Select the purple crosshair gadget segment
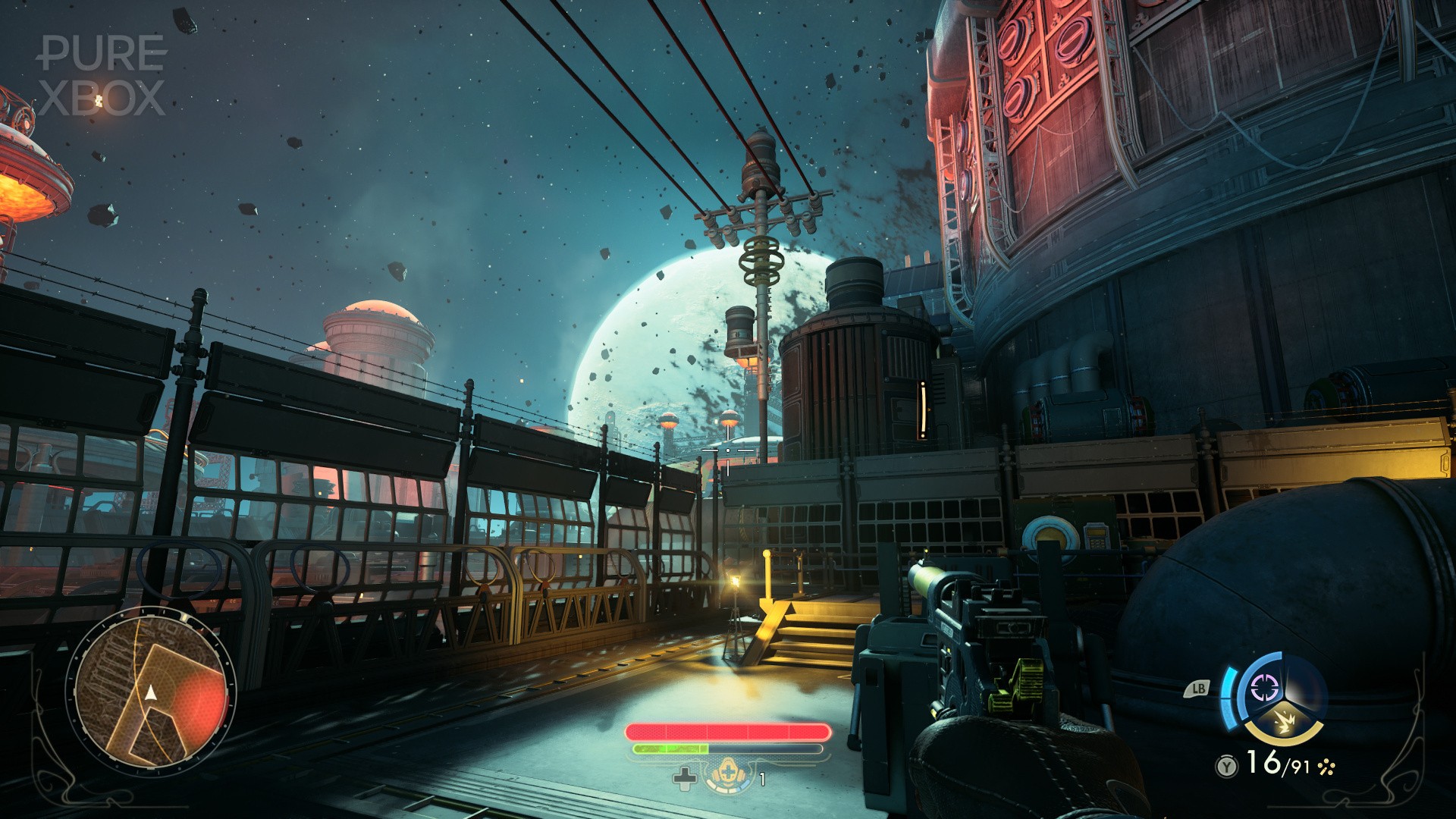The width and height of the screenshot is (1456, 819). tap(1264, 688)
